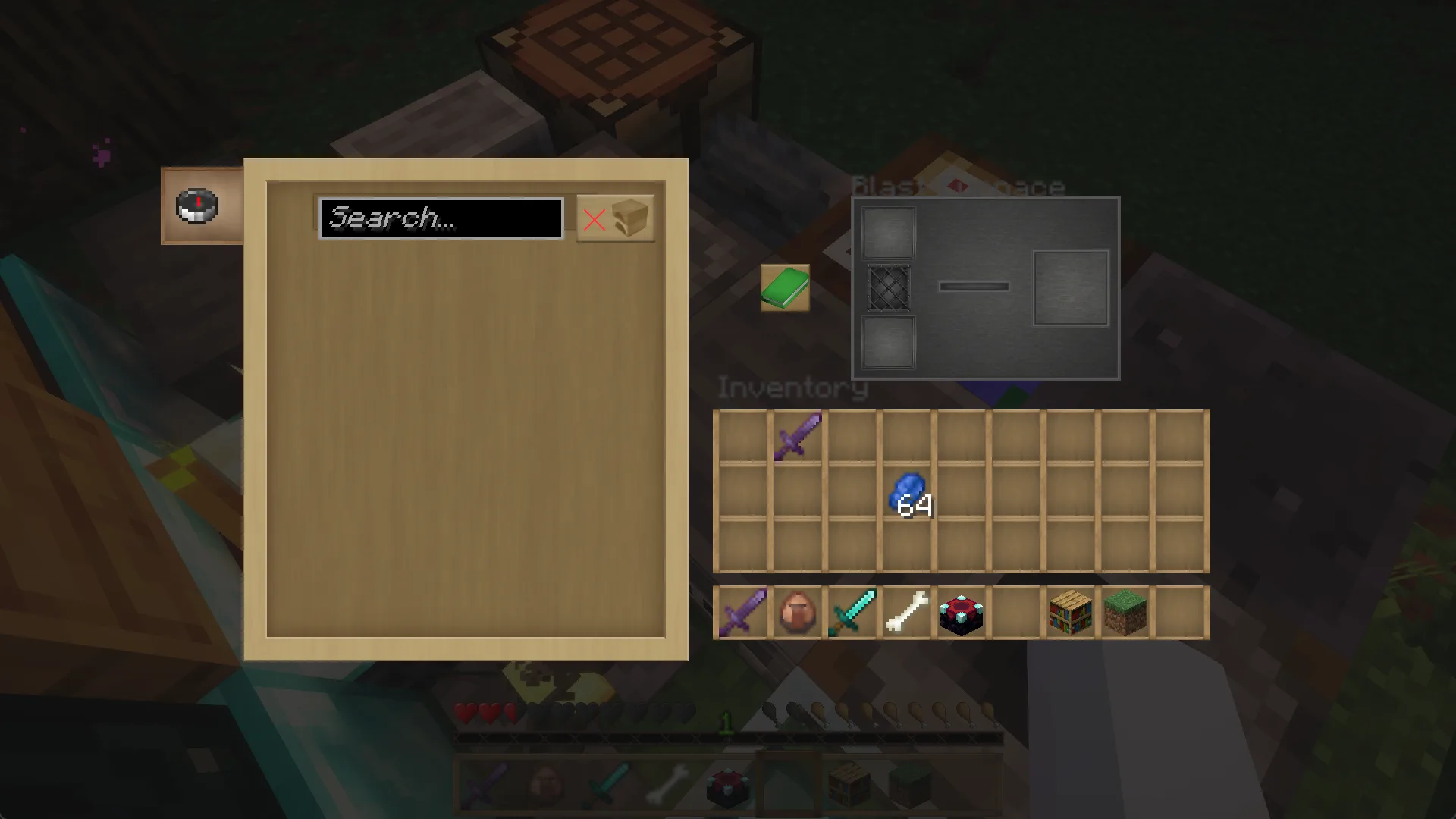
Task: Select the enchanted netherite sword in inventory
Action: [797, 436]
